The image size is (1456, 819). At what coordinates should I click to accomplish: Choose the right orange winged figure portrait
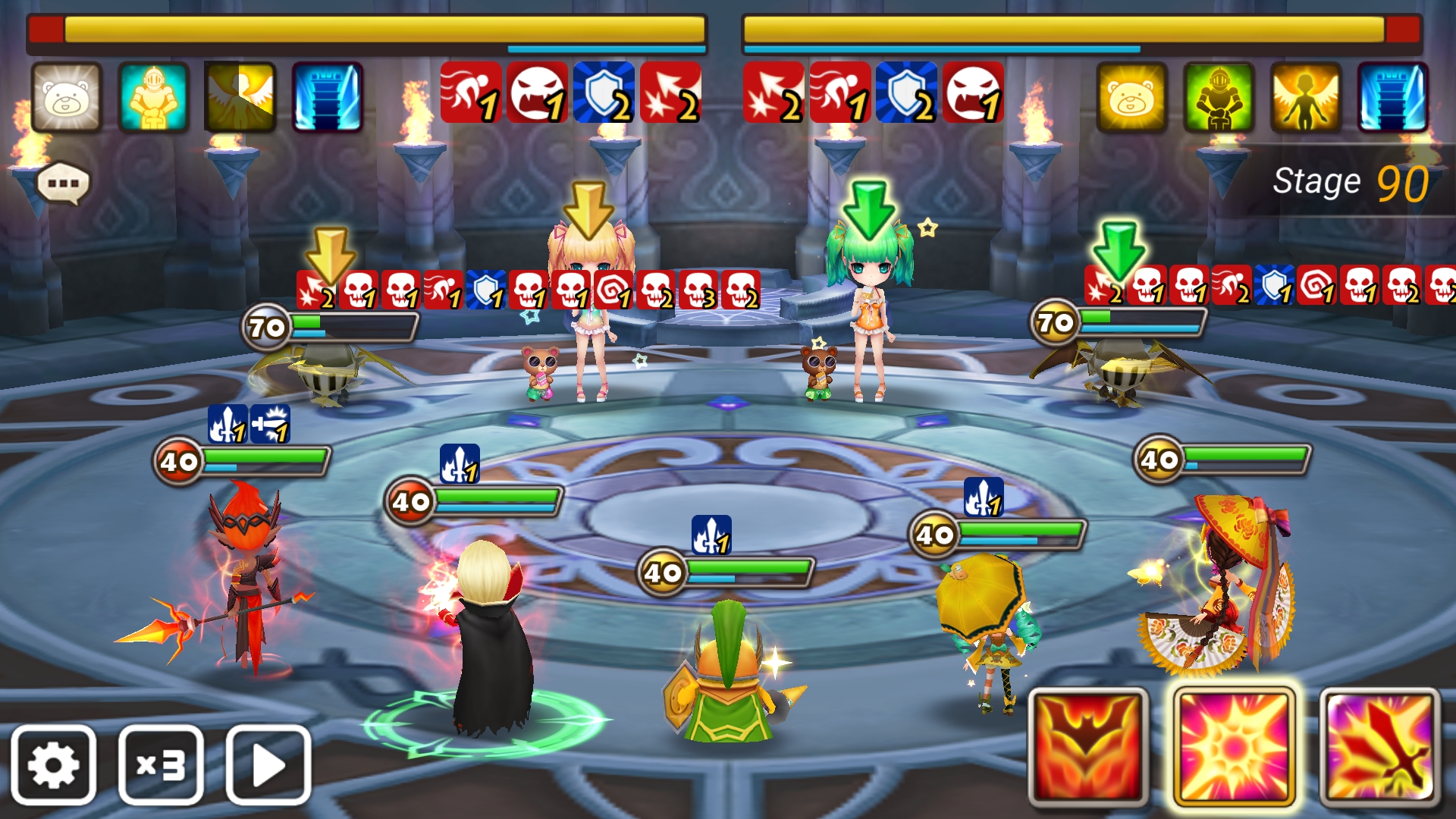(1306, 97)
